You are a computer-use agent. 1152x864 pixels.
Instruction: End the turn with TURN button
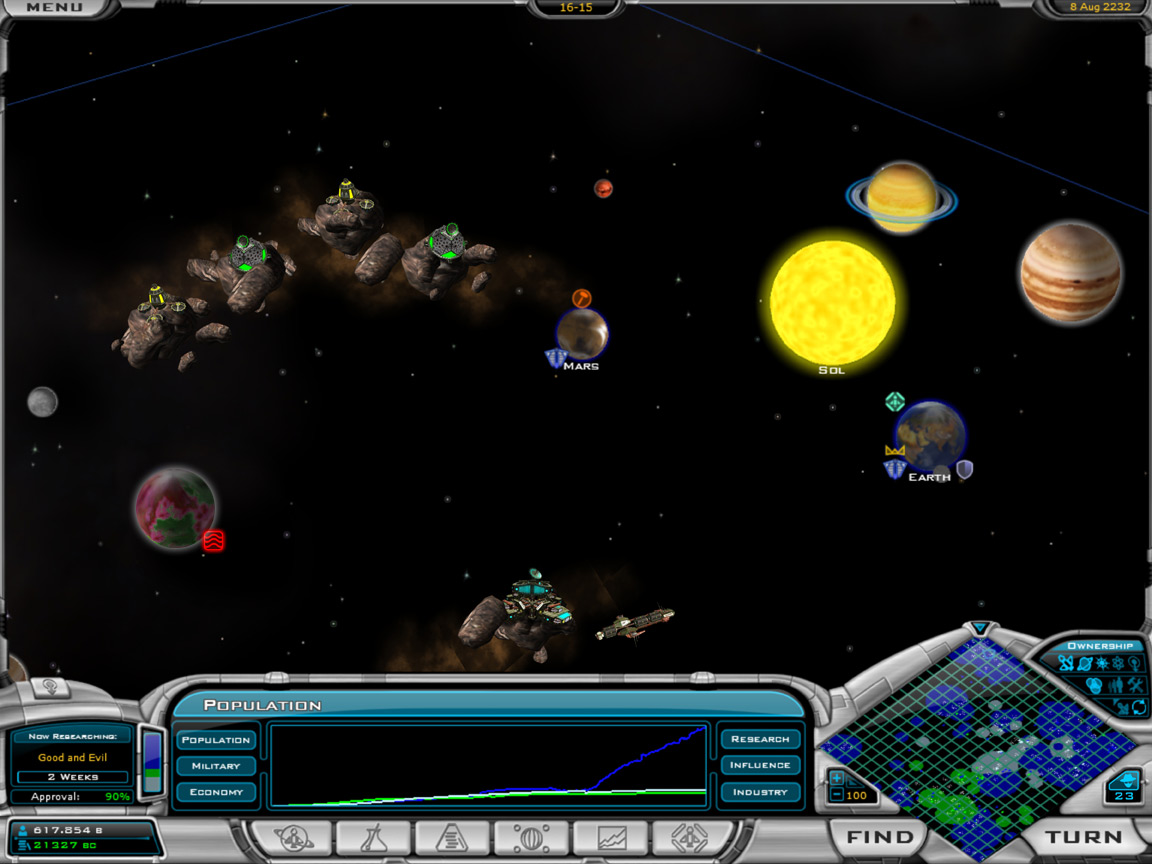click(1084, 837)
